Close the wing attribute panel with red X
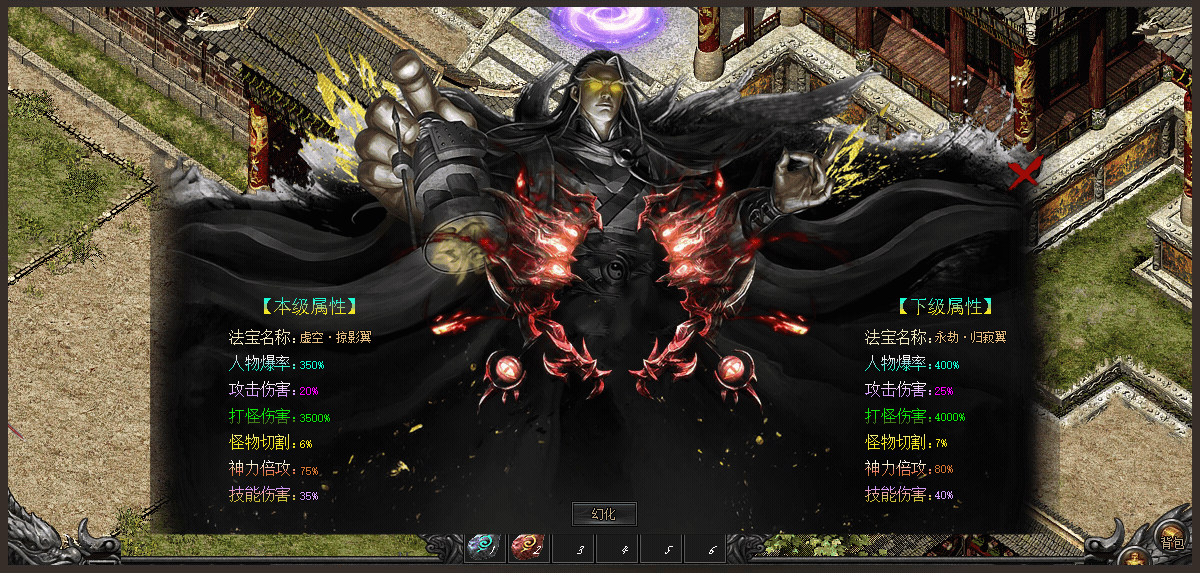 point(1023,173)
